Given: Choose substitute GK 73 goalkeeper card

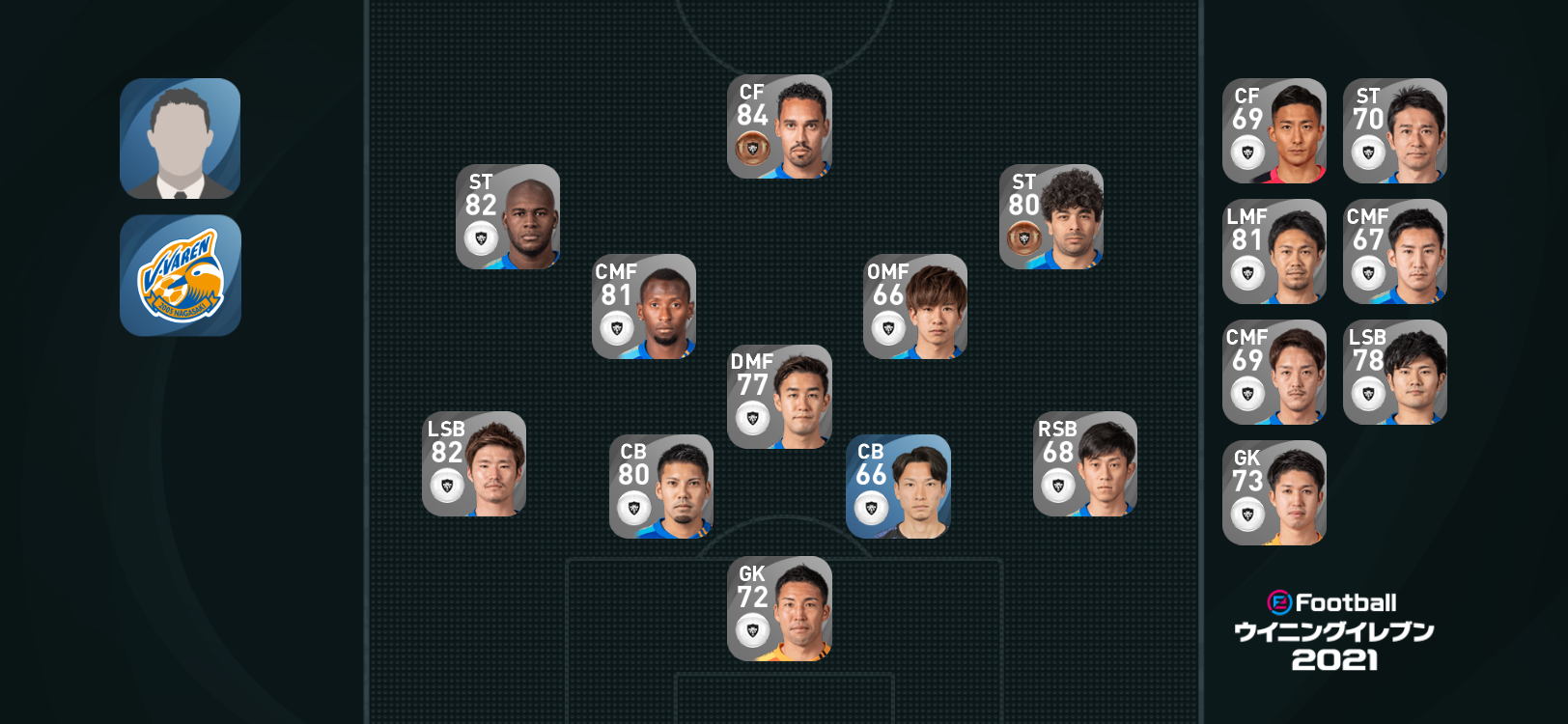Looking at the screenshot, I should (x=1274, y=492).
